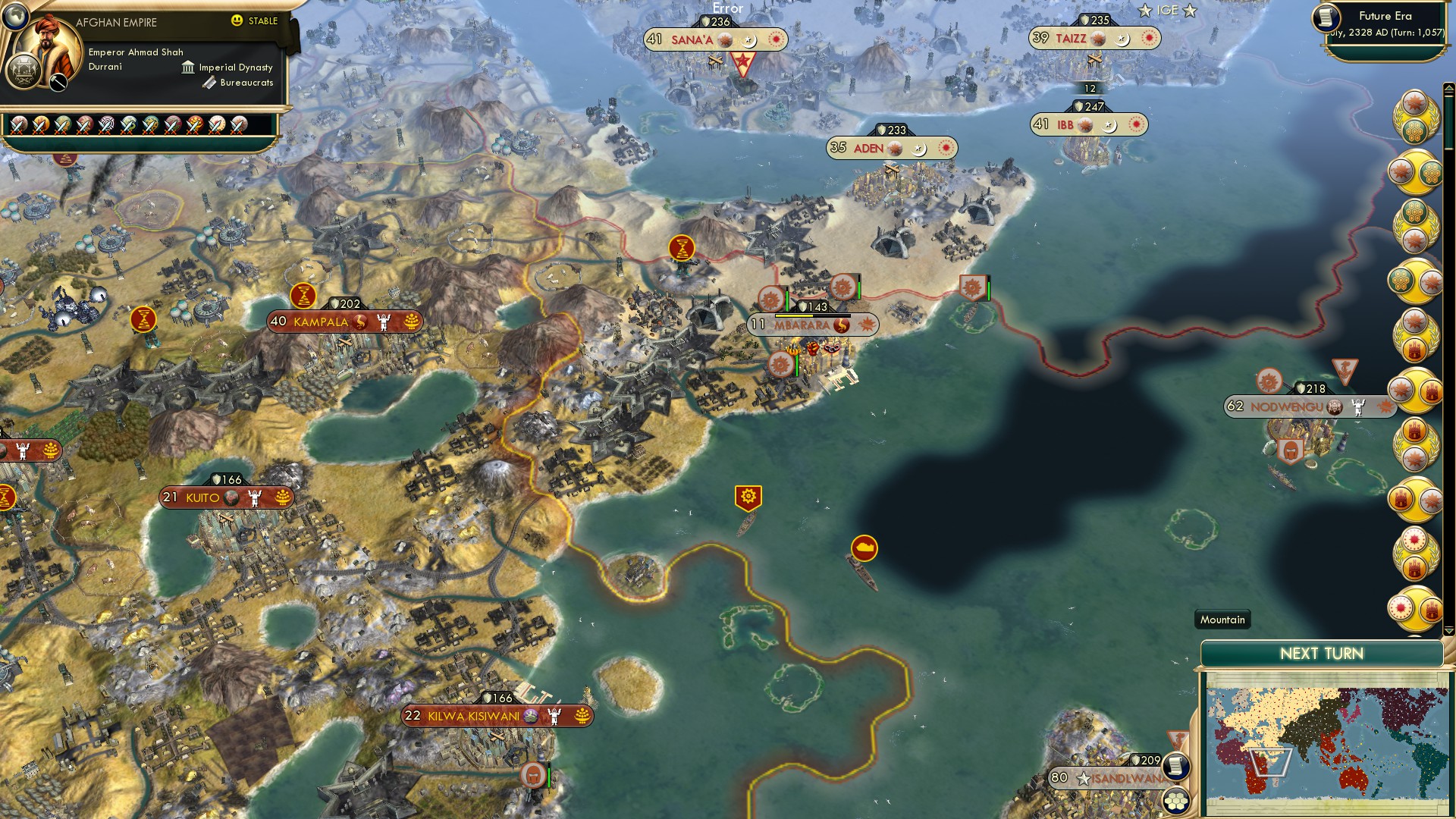Click the up arrow on the notification scrollbar
The height and width of the screenshot is (819, 1456).
click(1448, 89)
